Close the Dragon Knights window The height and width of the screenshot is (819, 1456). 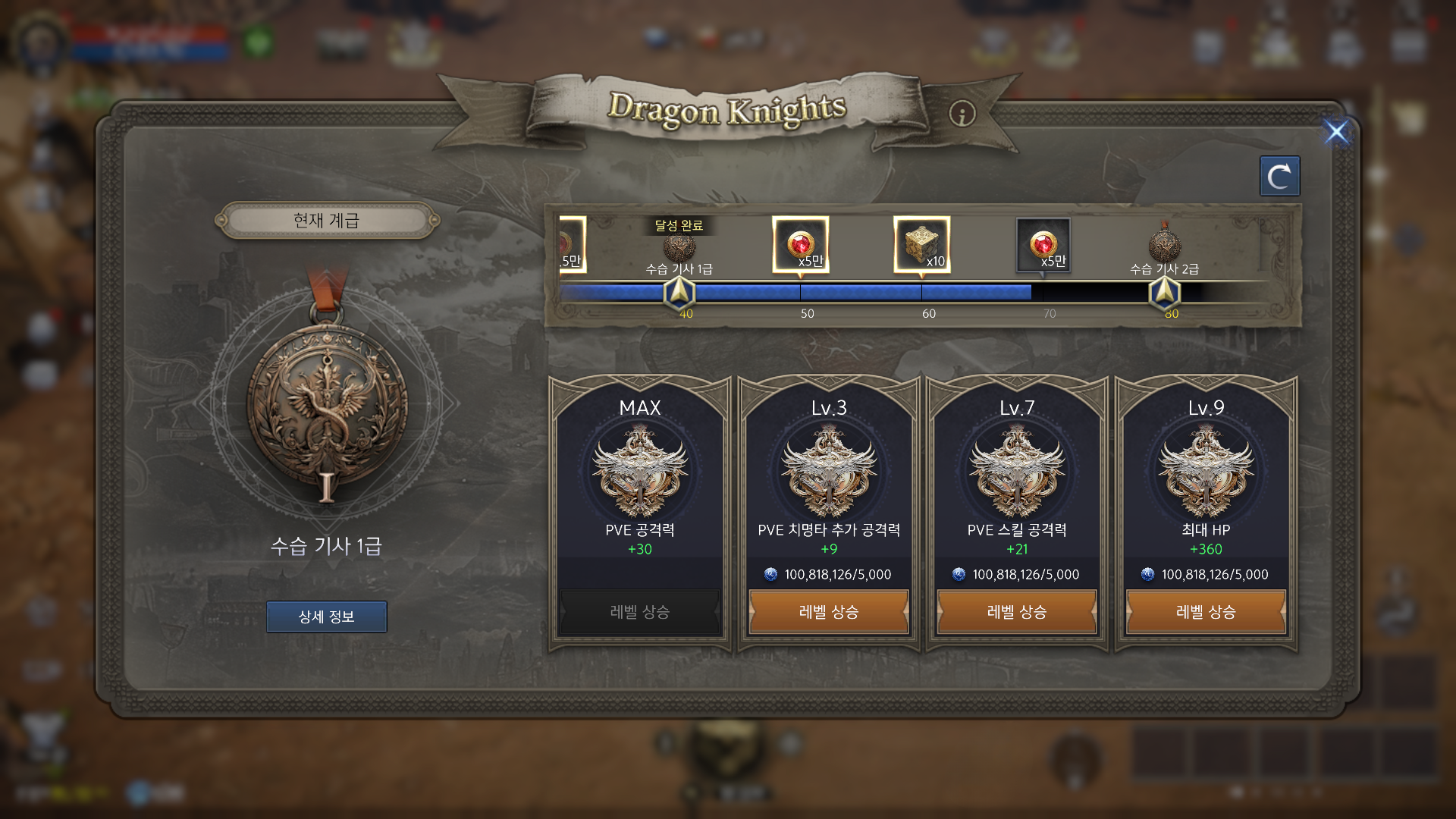pos(1336,132)
